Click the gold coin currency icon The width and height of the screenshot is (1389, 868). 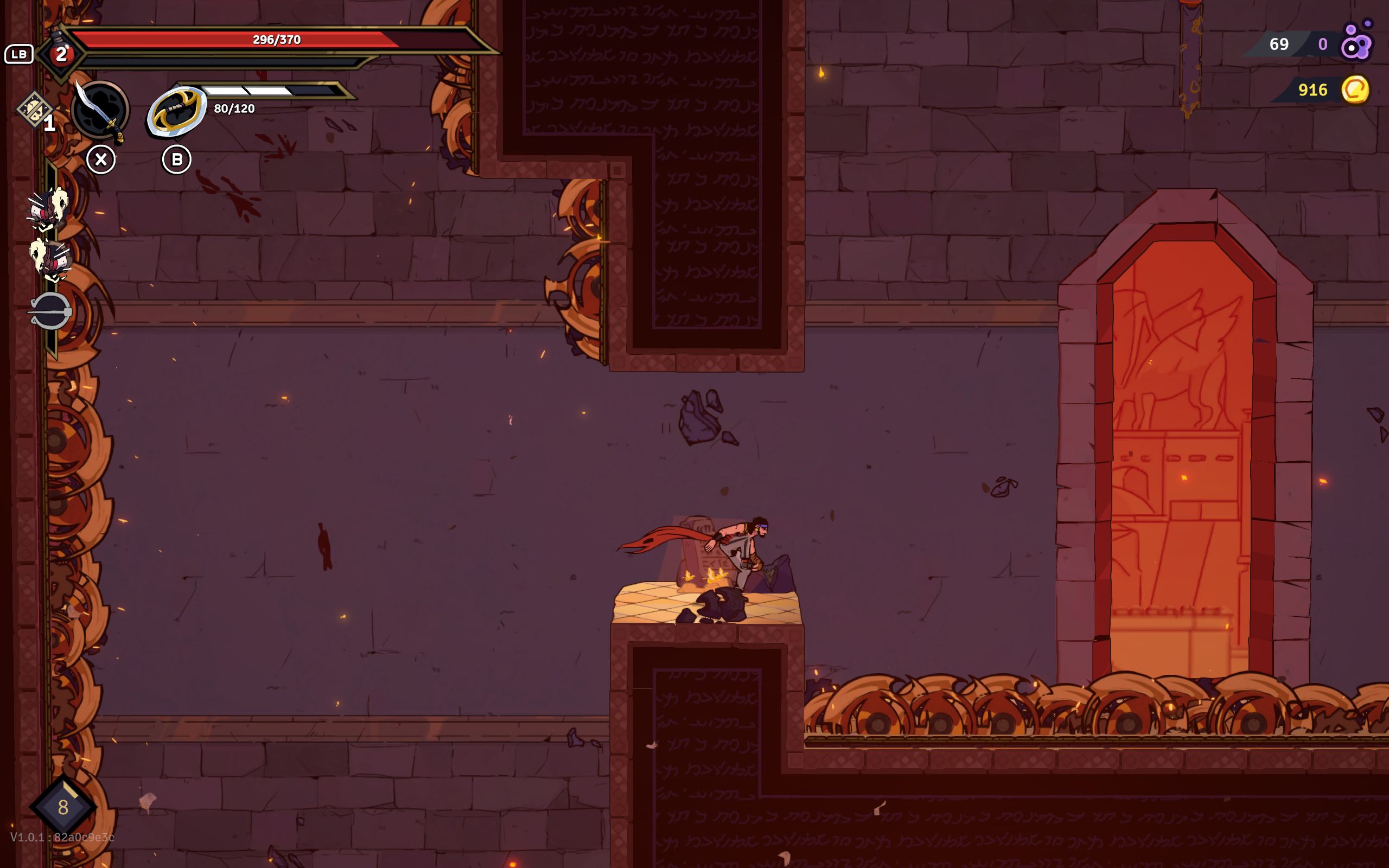pos(1355,90)
